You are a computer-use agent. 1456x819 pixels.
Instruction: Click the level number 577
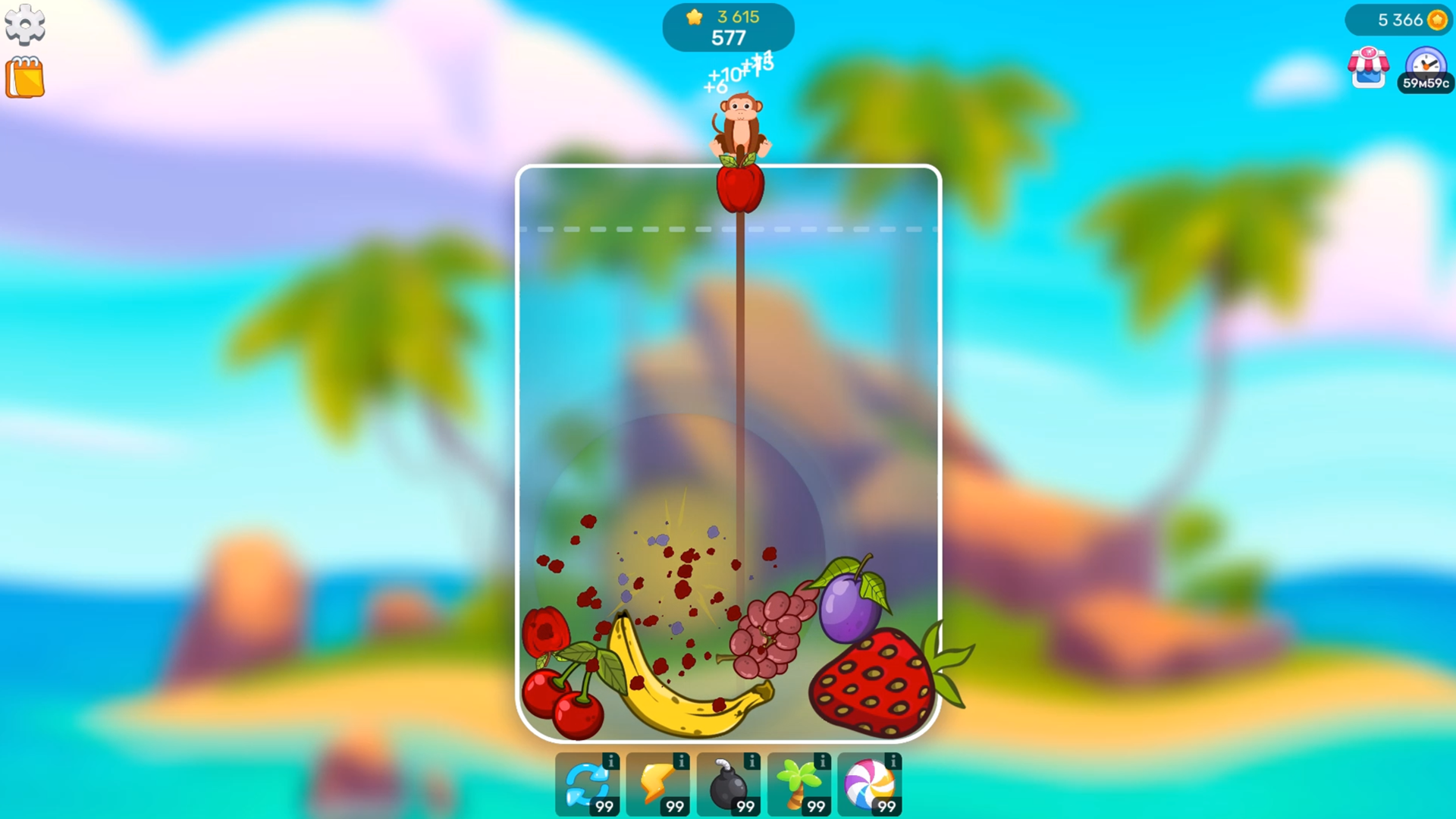coord(730,38)
